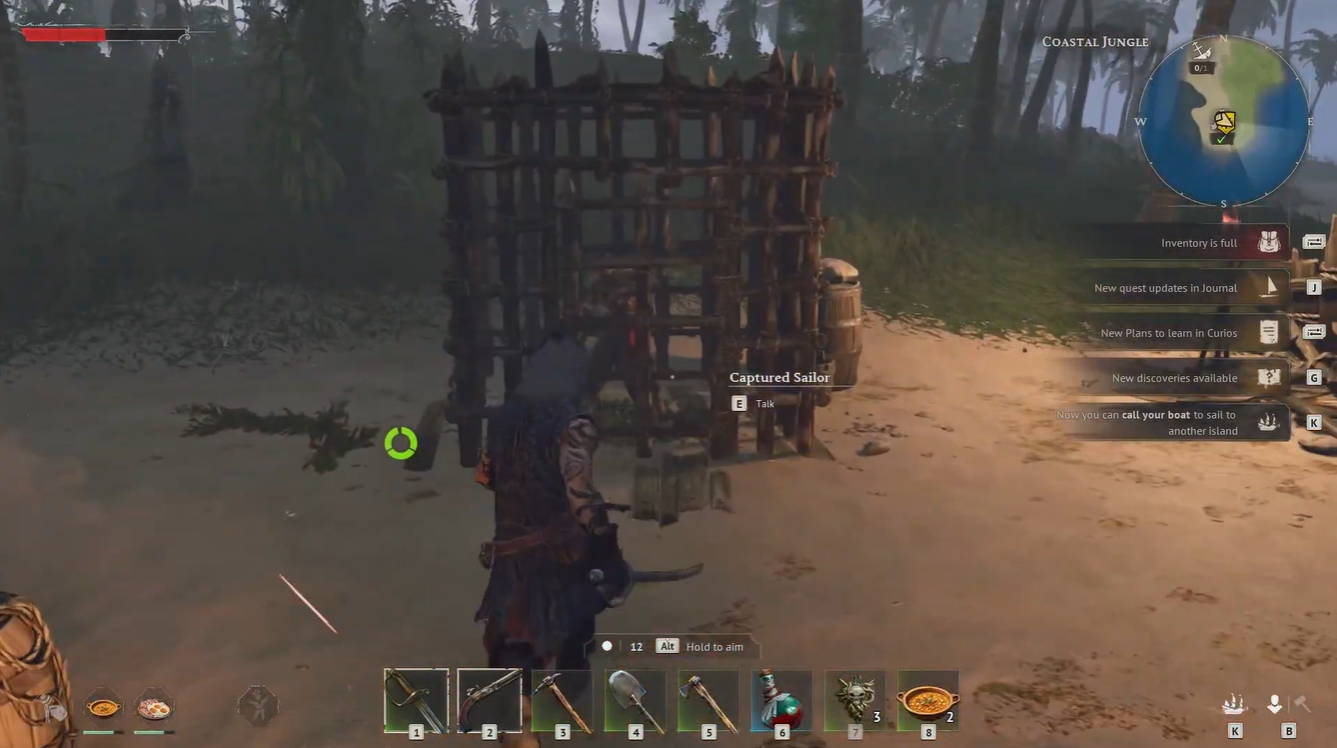Click the sailboat icon on the Journal notification

coord(1270,287)
